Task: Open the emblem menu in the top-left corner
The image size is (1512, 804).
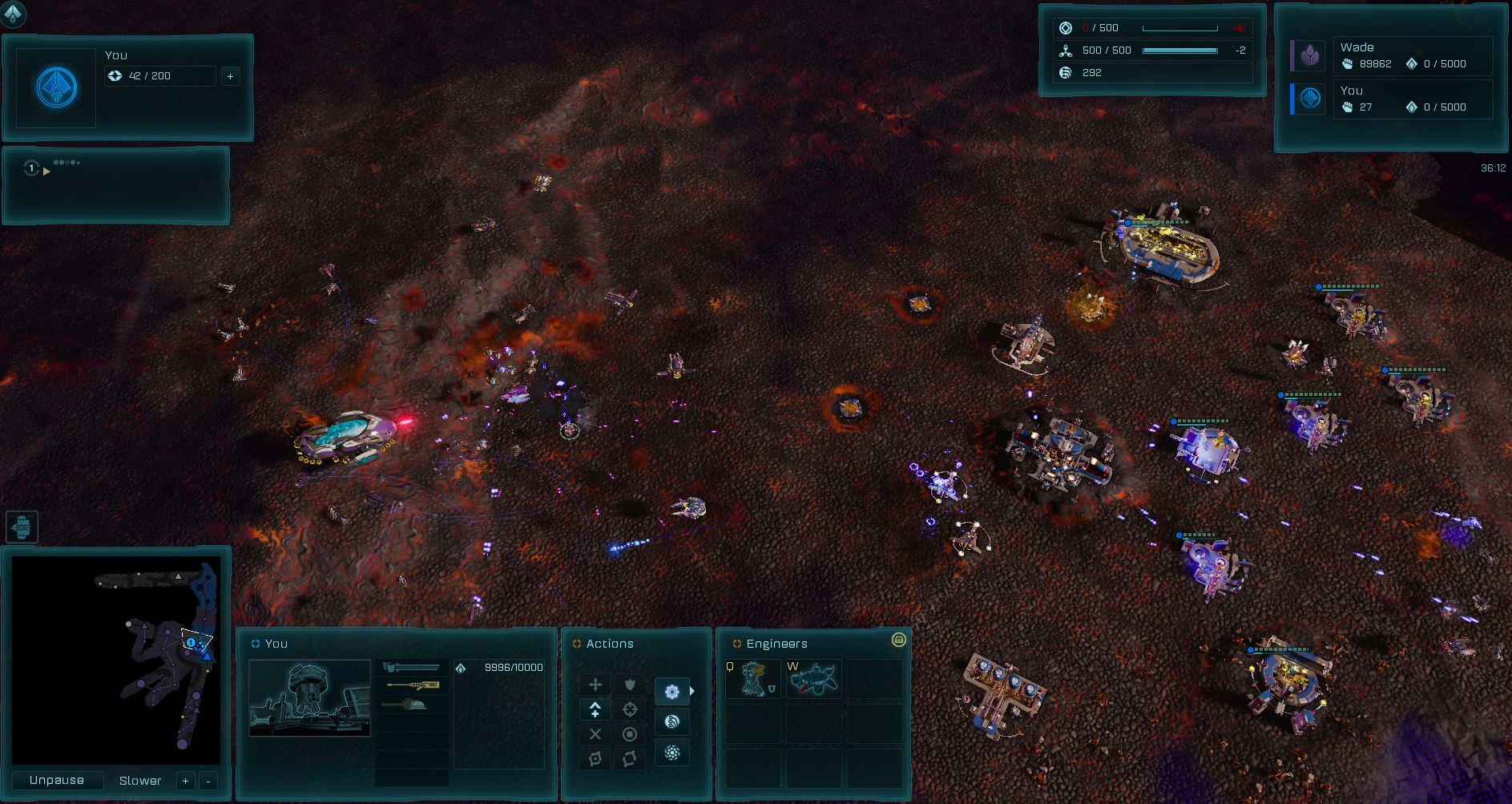Action: [14, 13]
